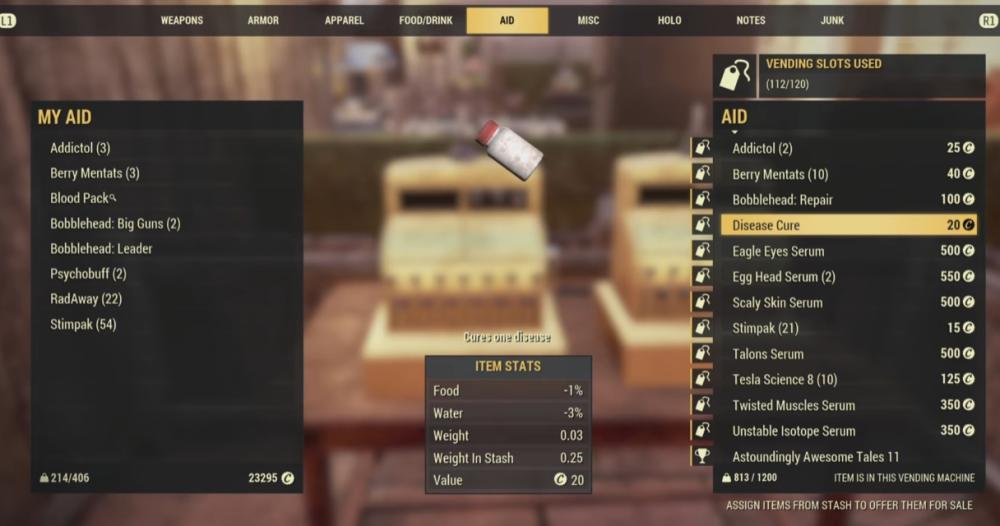Switch to the Weapons tab
The height and width of the screenshot is (526, 1000).
(x=182, y=20)
